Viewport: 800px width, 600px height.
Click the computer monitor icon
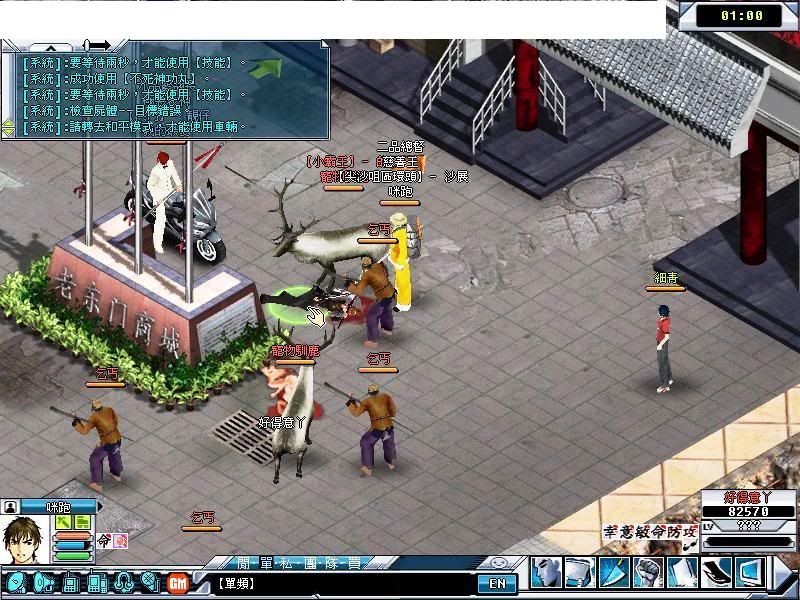(750, 573)
